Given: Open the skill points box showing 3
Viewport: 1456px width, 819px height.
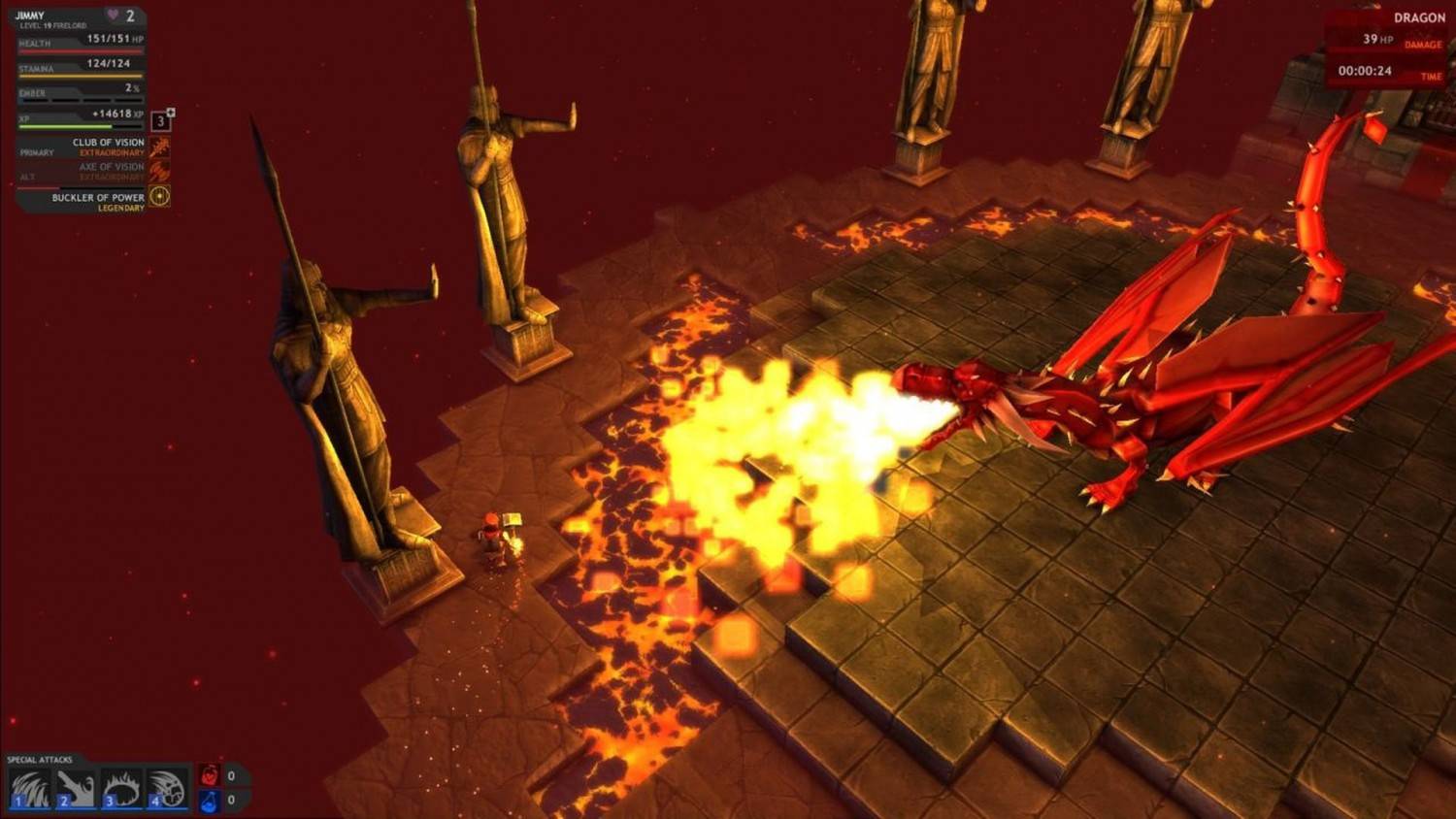Looking at the screenshot, I should coord(161,121).
